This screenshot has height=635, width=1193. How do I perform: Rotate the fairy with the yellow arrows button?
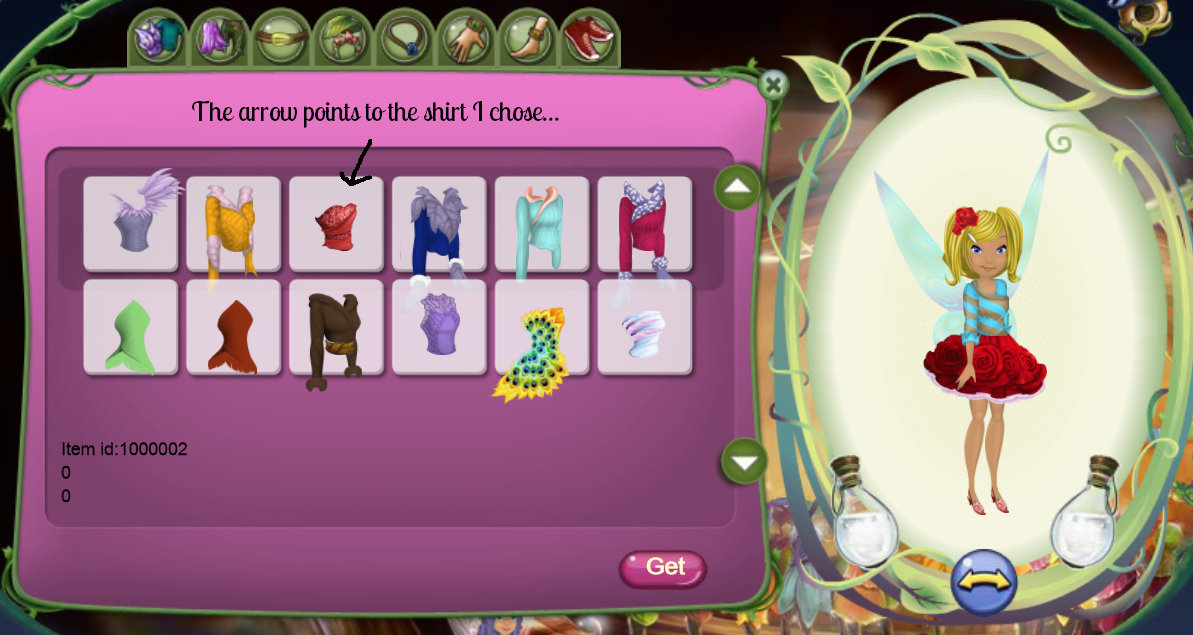pyautogui.click(x=983, y=581)
